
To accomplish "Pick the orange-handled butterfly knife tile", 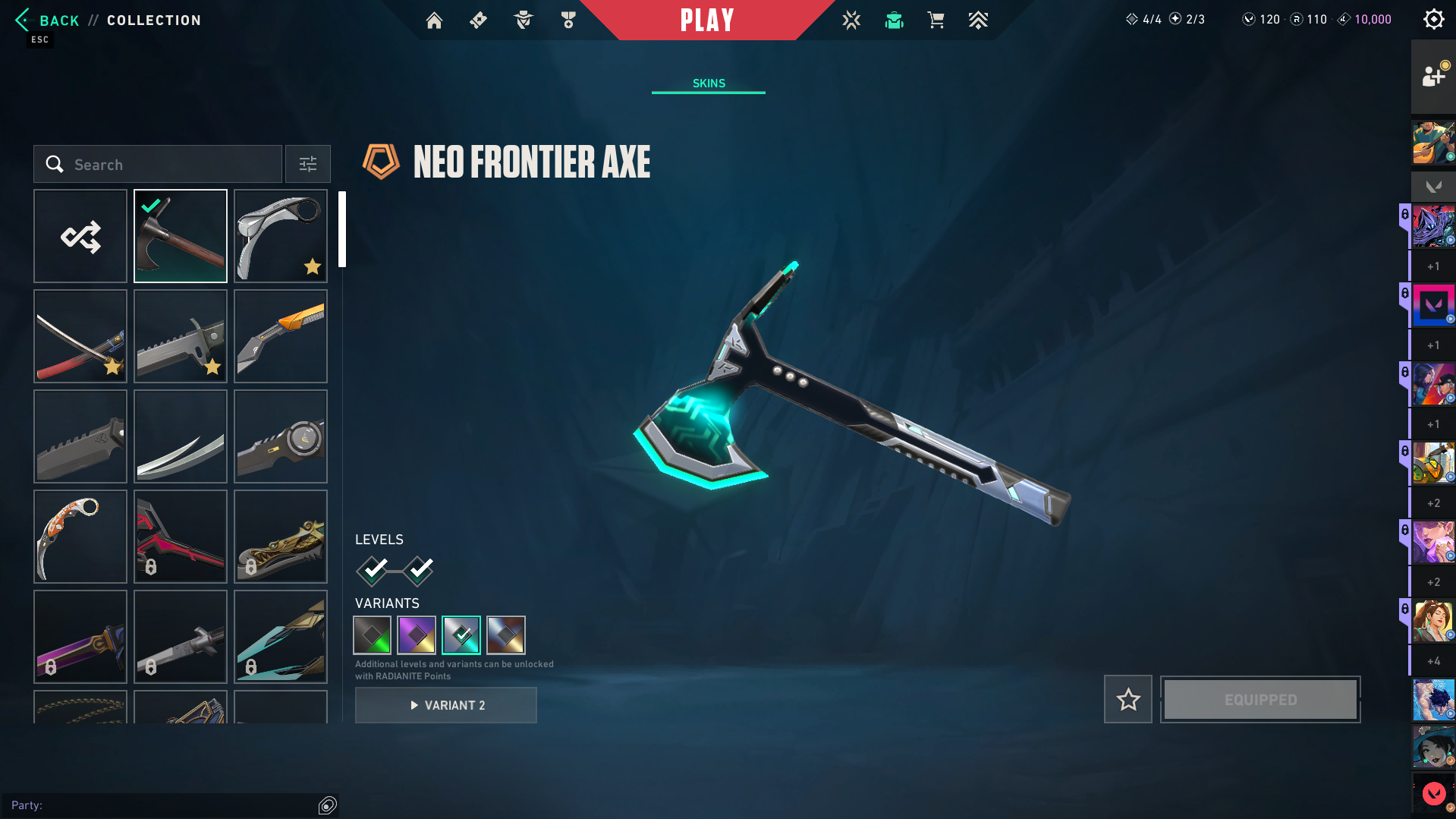I will pyautogui.click(x=281, y=337).
